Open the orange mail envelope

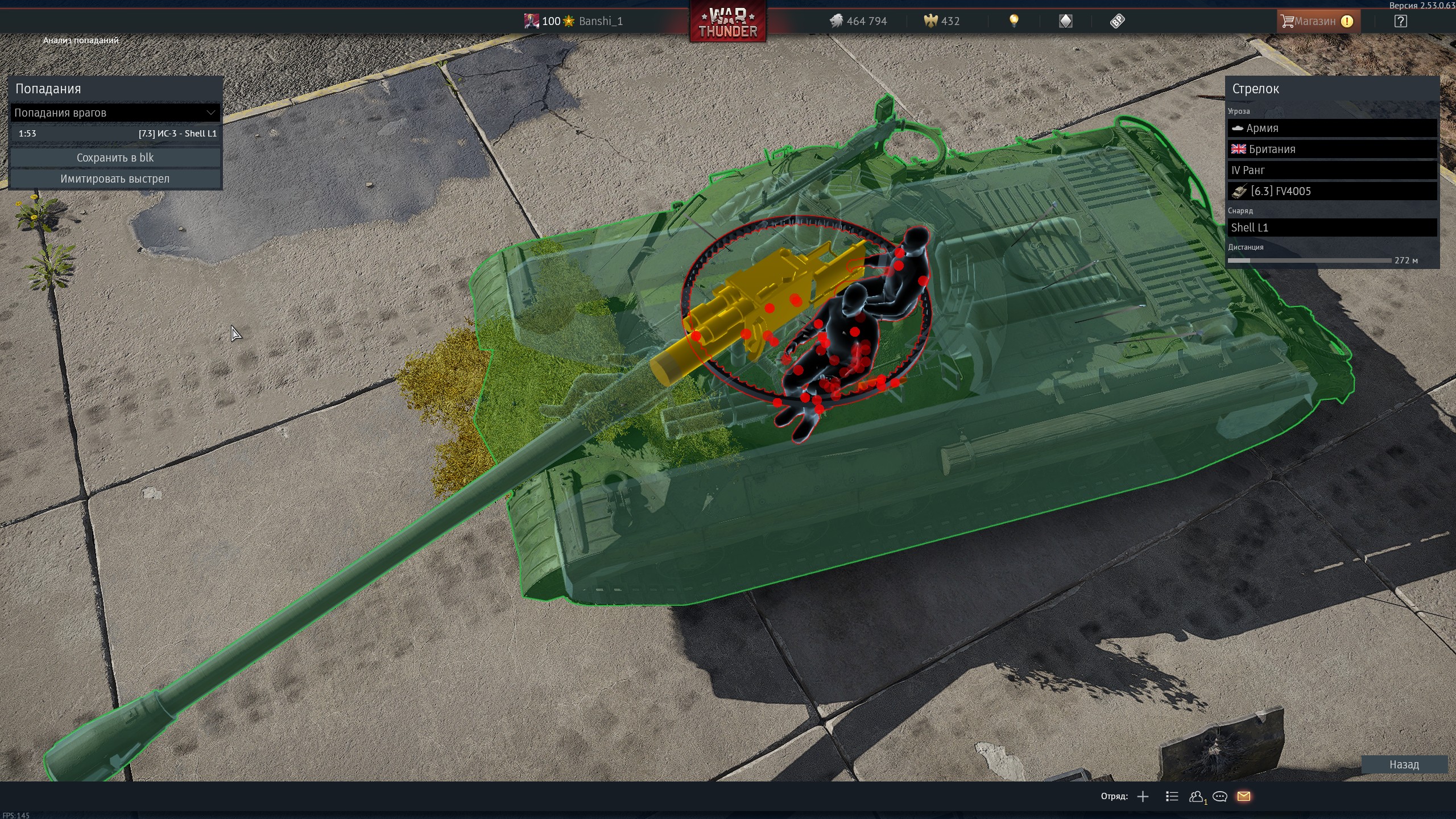pyautogui.click(x=1243, y=796)
